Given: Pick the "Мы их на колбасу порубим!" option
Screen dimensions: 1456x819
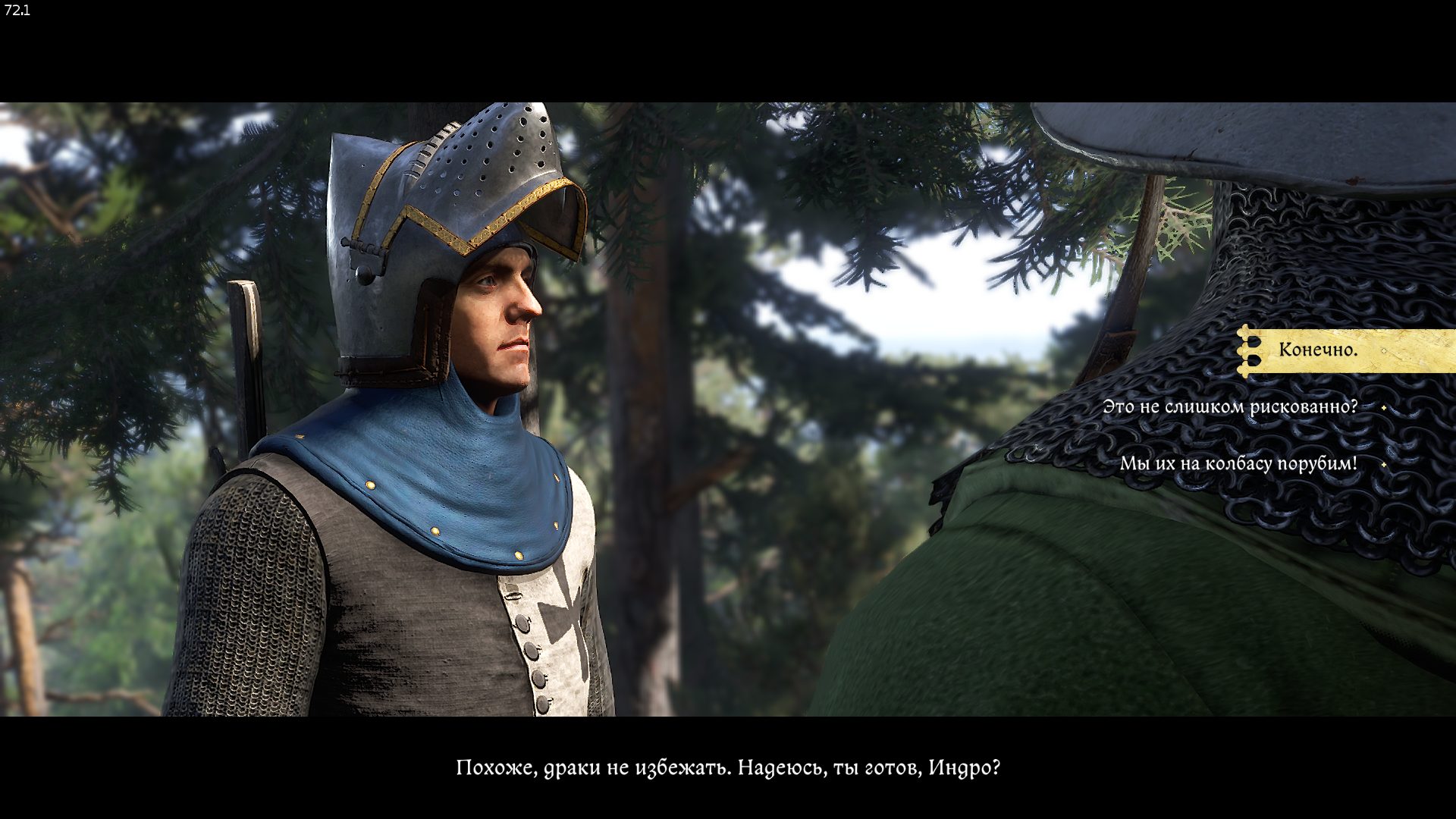Looking at the screenshot, I should click(1238, 463).
